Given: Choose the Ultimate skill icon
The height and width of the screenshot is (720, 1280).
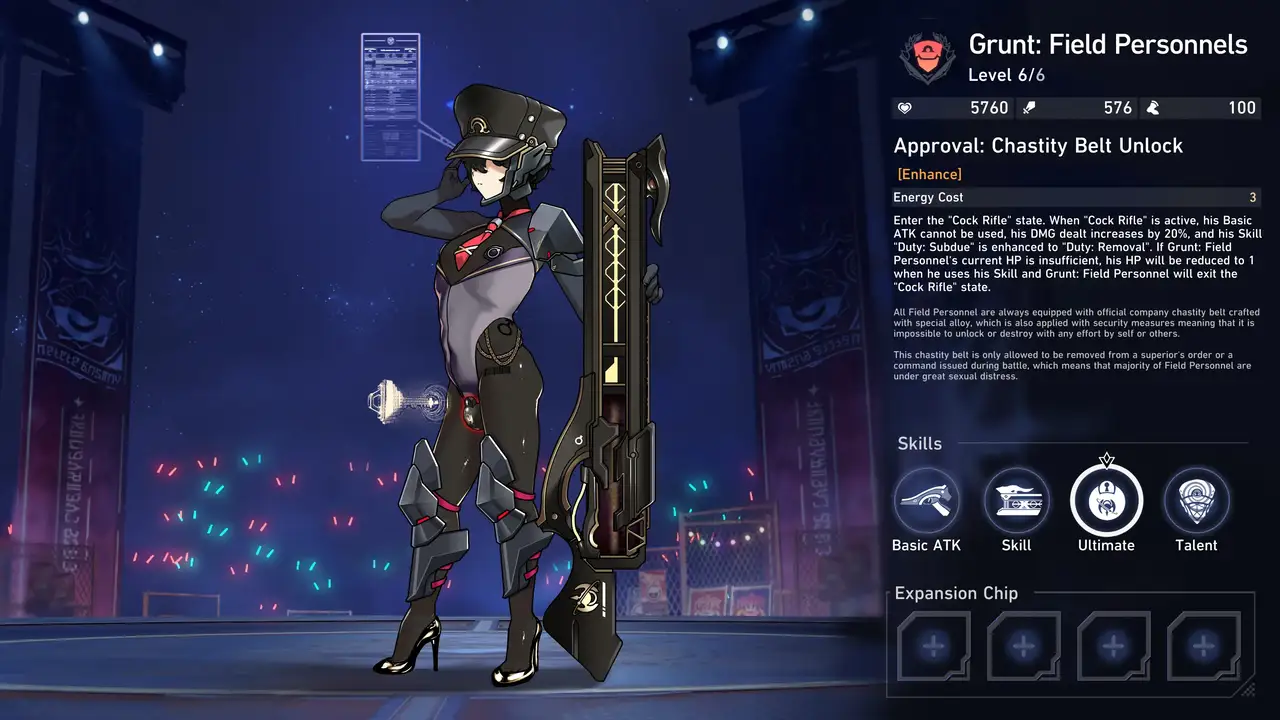Looking at the screenshot, I should 1106,501.
